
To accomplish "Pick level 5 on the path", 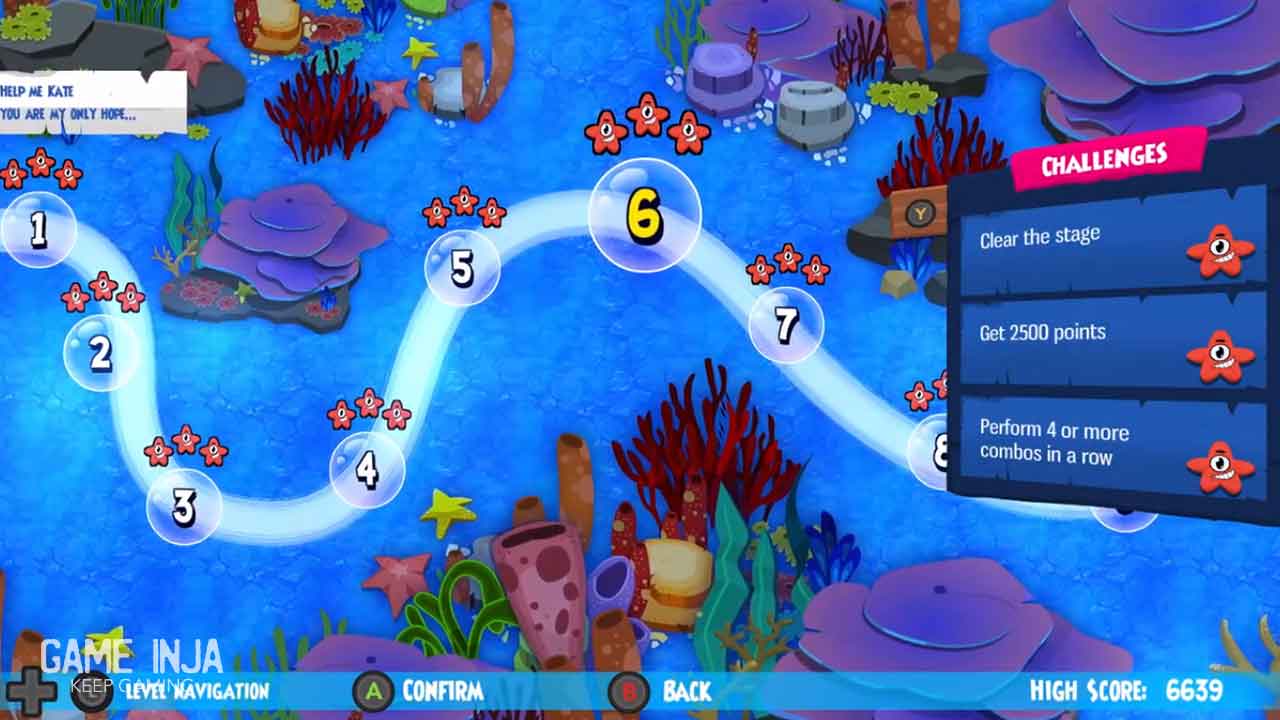I will click(x=462, y=268).
